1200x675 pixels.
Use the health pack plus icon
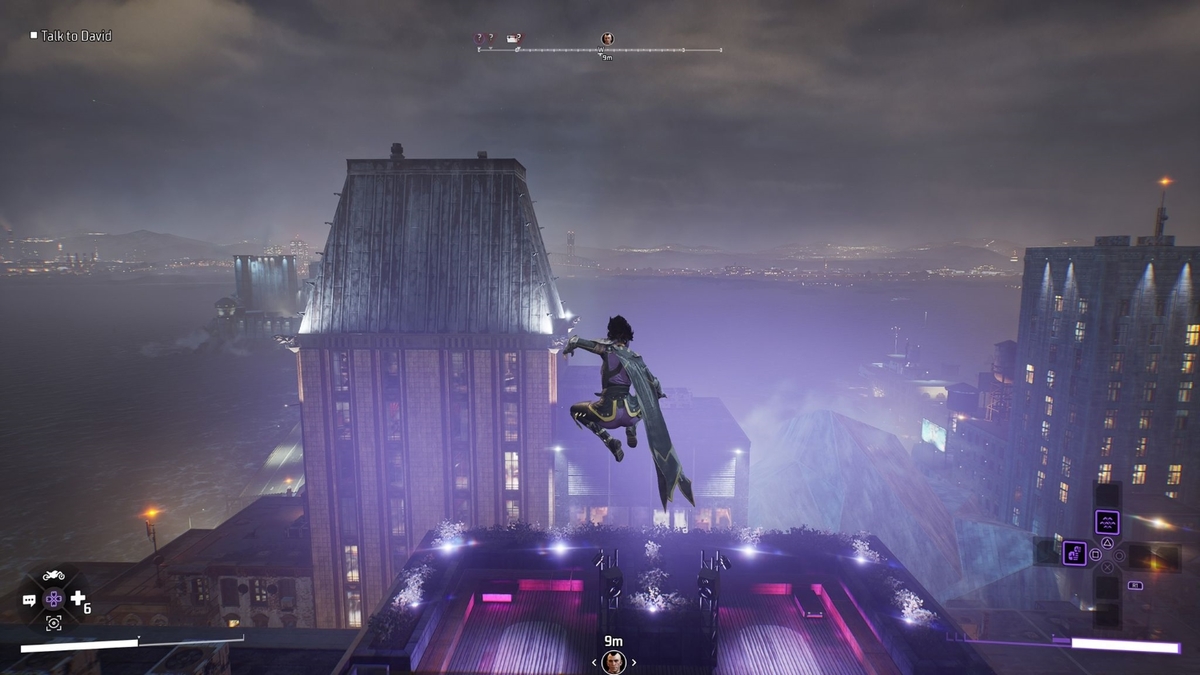pyautogui.click(x=78, y=598)
